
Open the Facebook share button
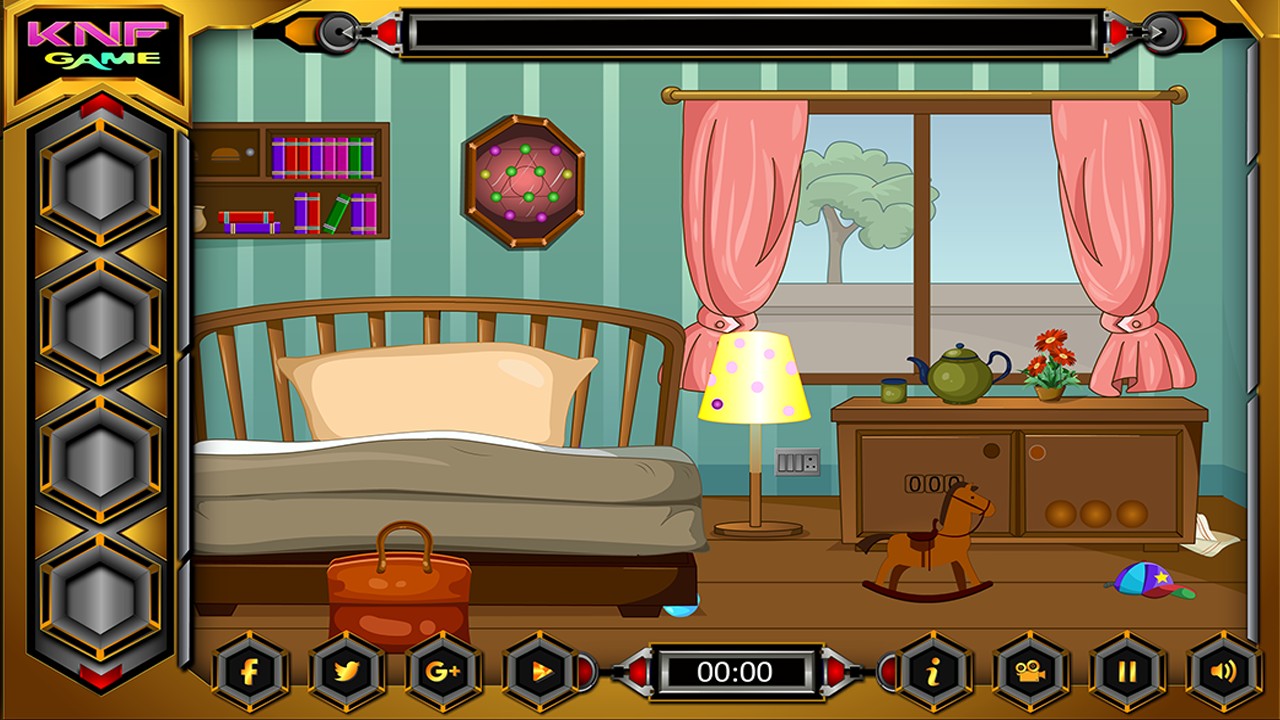tap(250, 671)
